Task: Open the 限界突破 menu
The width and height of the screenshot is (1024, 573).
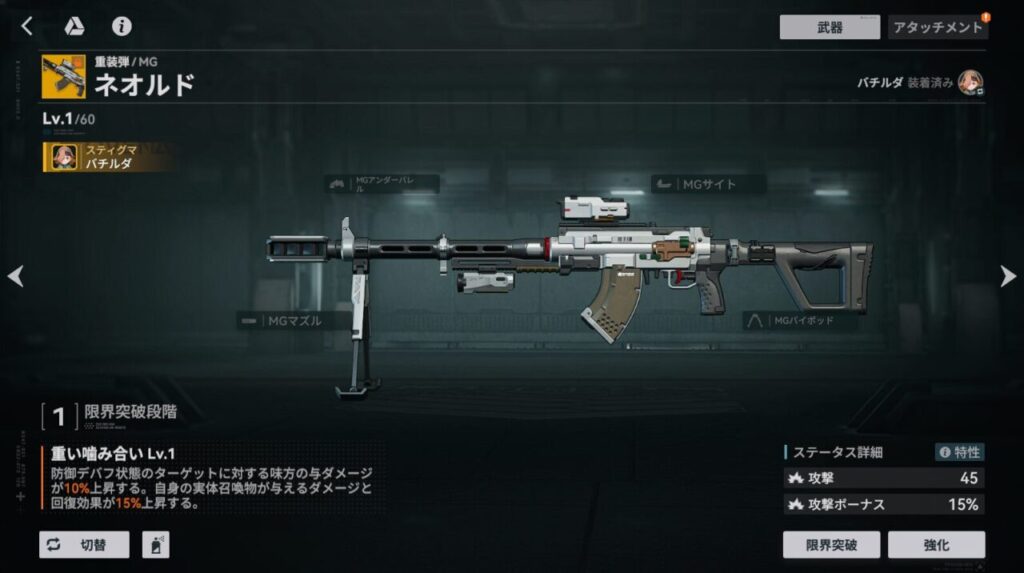Action: (x=829, y=545)
